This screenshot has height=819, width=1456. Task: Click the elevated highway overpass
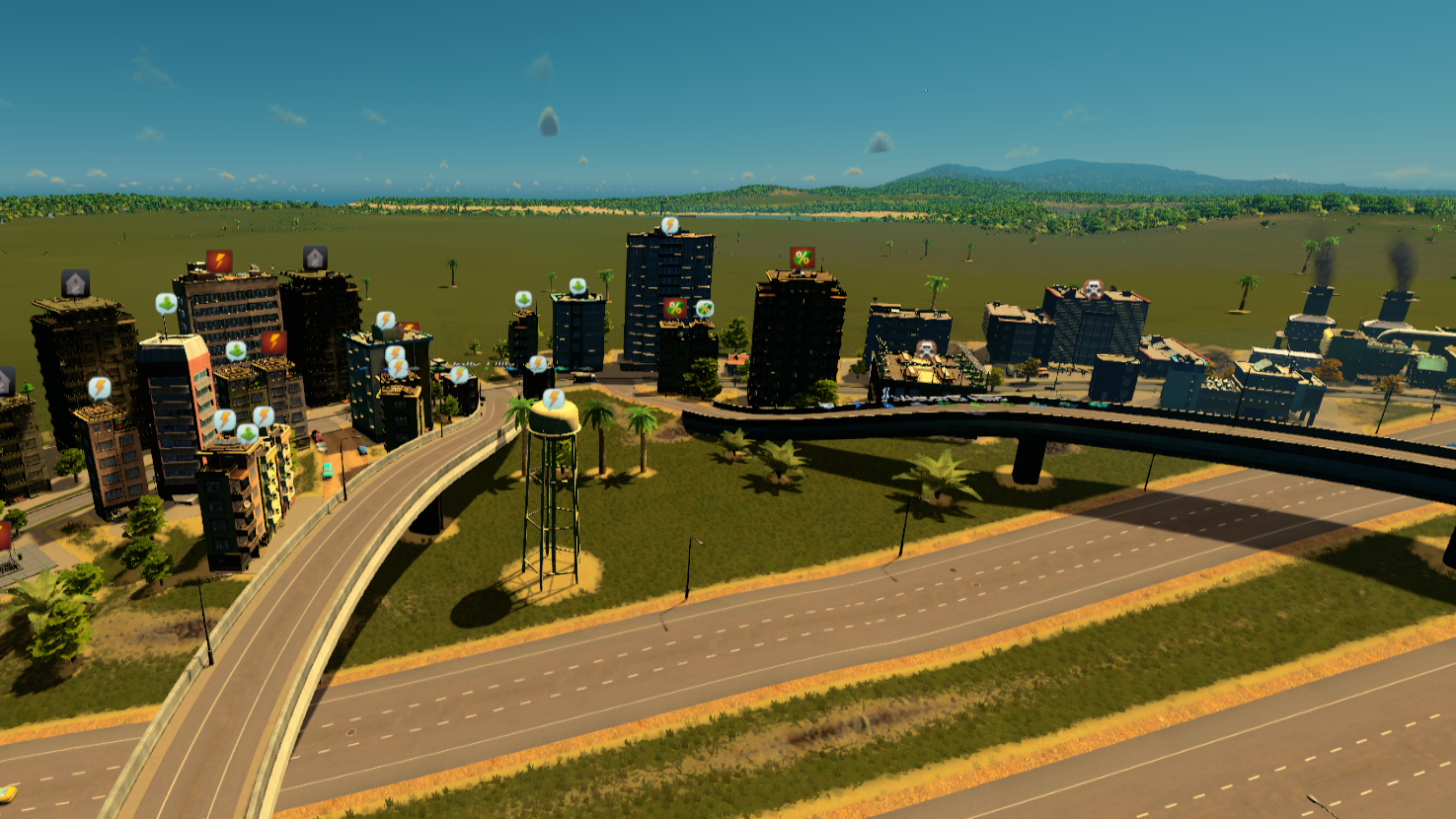(x=987, y=414)
